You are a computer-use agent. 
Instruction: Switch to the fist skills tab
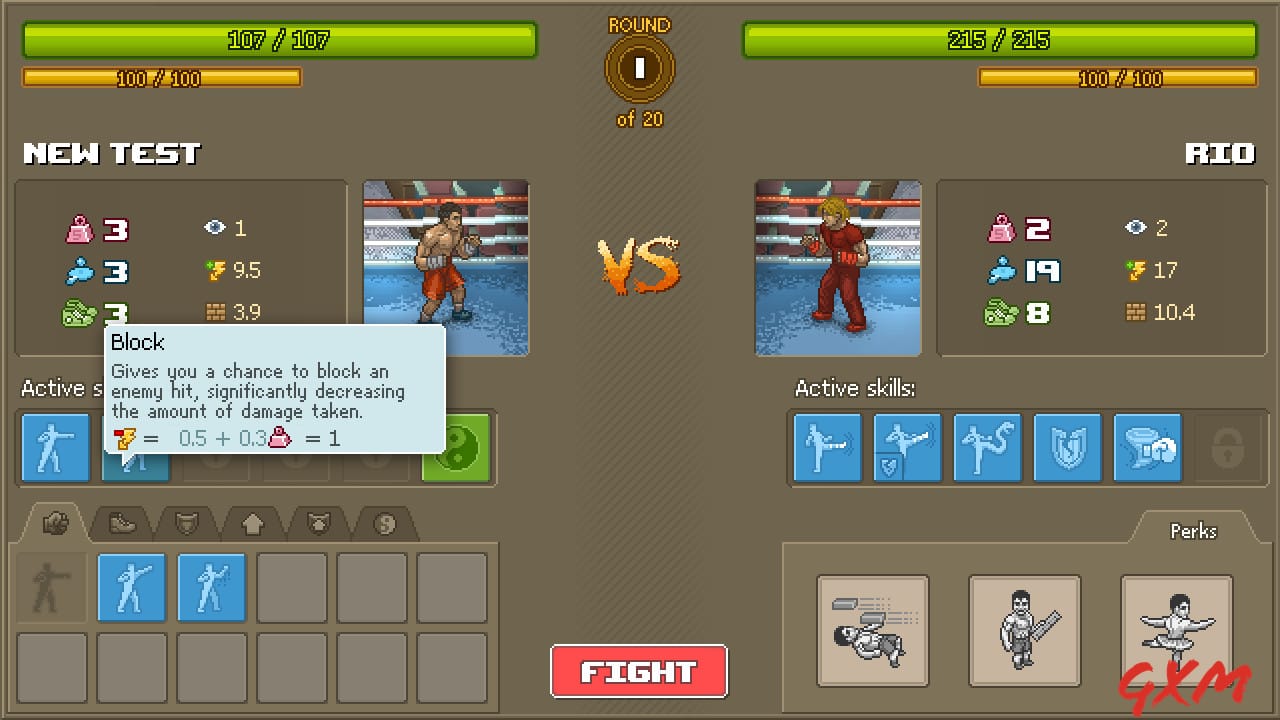pyautogui.click(x=57, y=521)
